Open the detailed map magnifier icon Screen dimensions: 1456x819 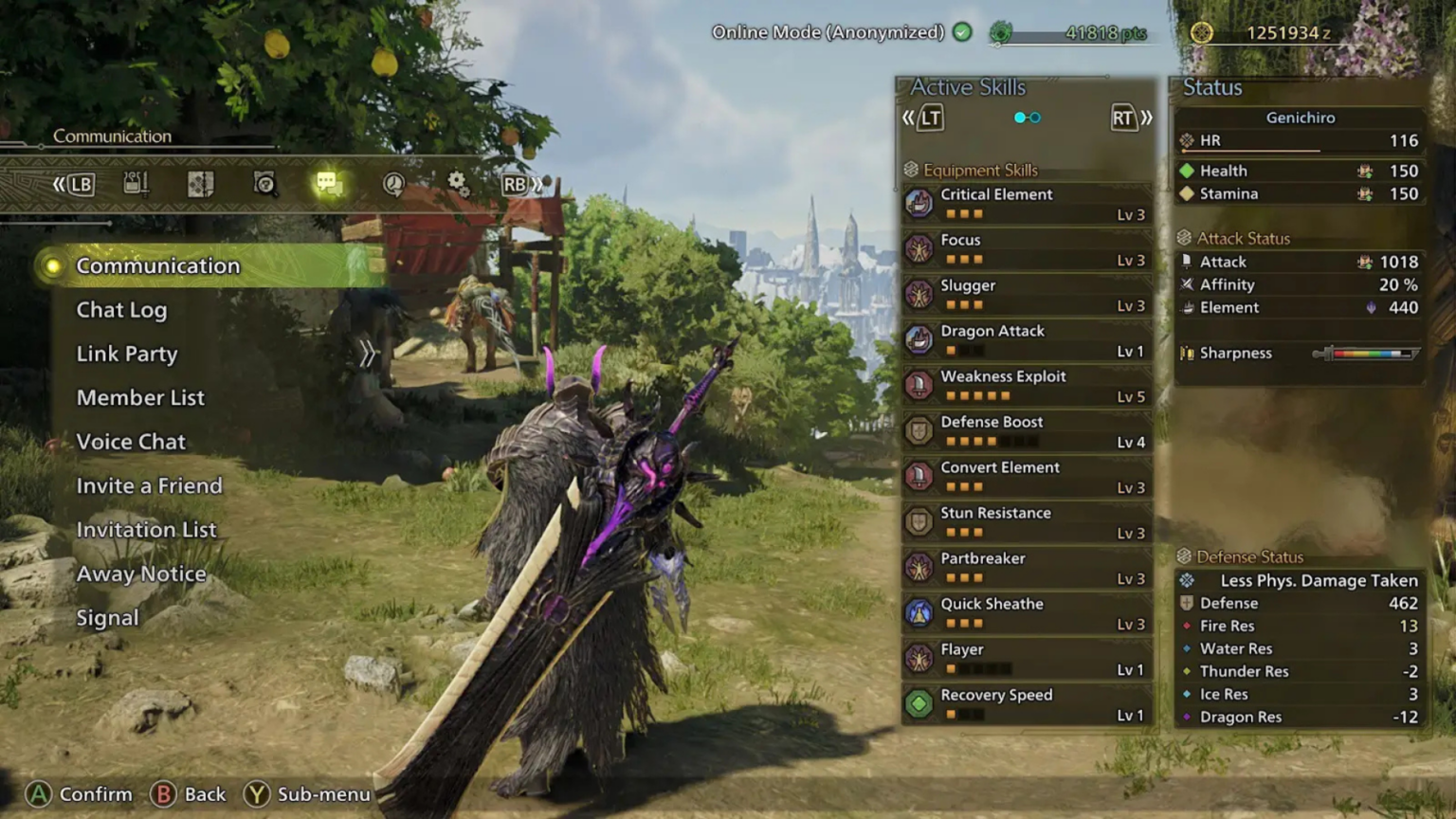[264, 185]
